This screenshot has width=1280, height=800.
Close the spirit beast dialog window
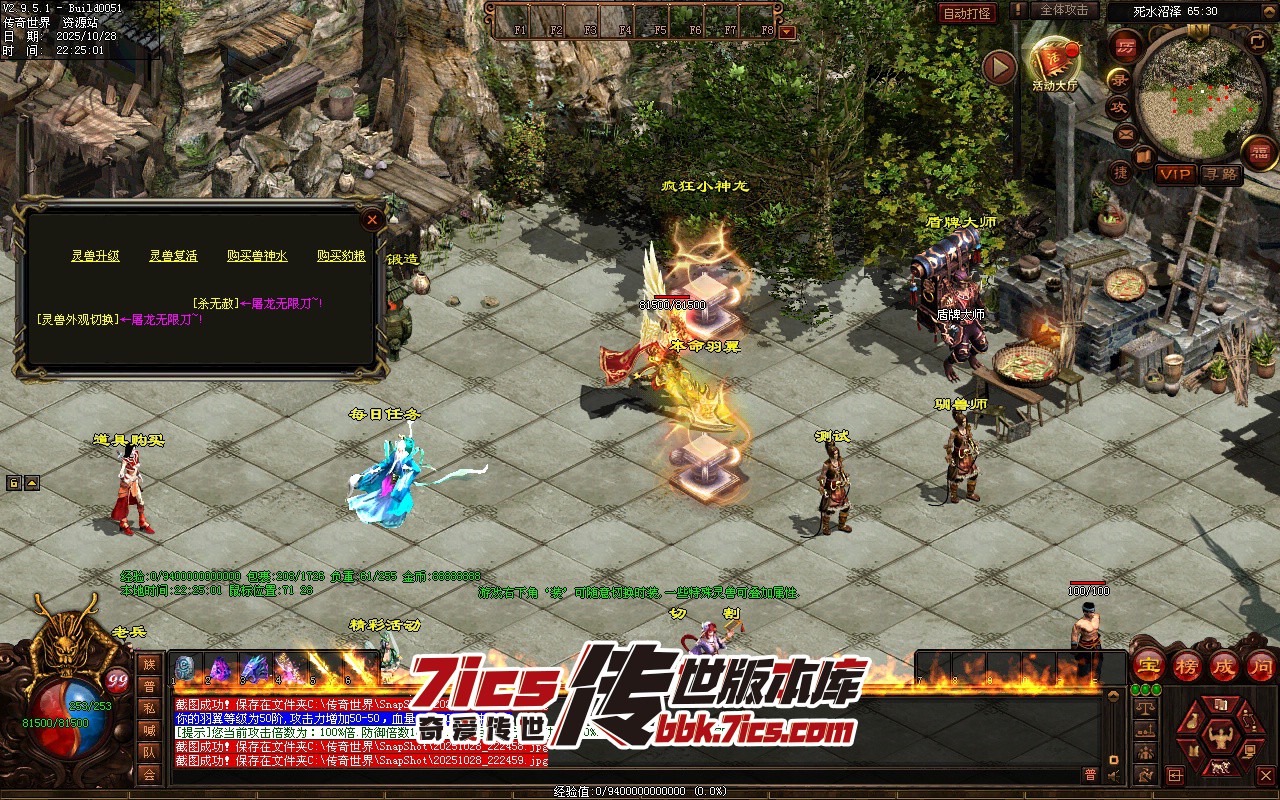372,219
